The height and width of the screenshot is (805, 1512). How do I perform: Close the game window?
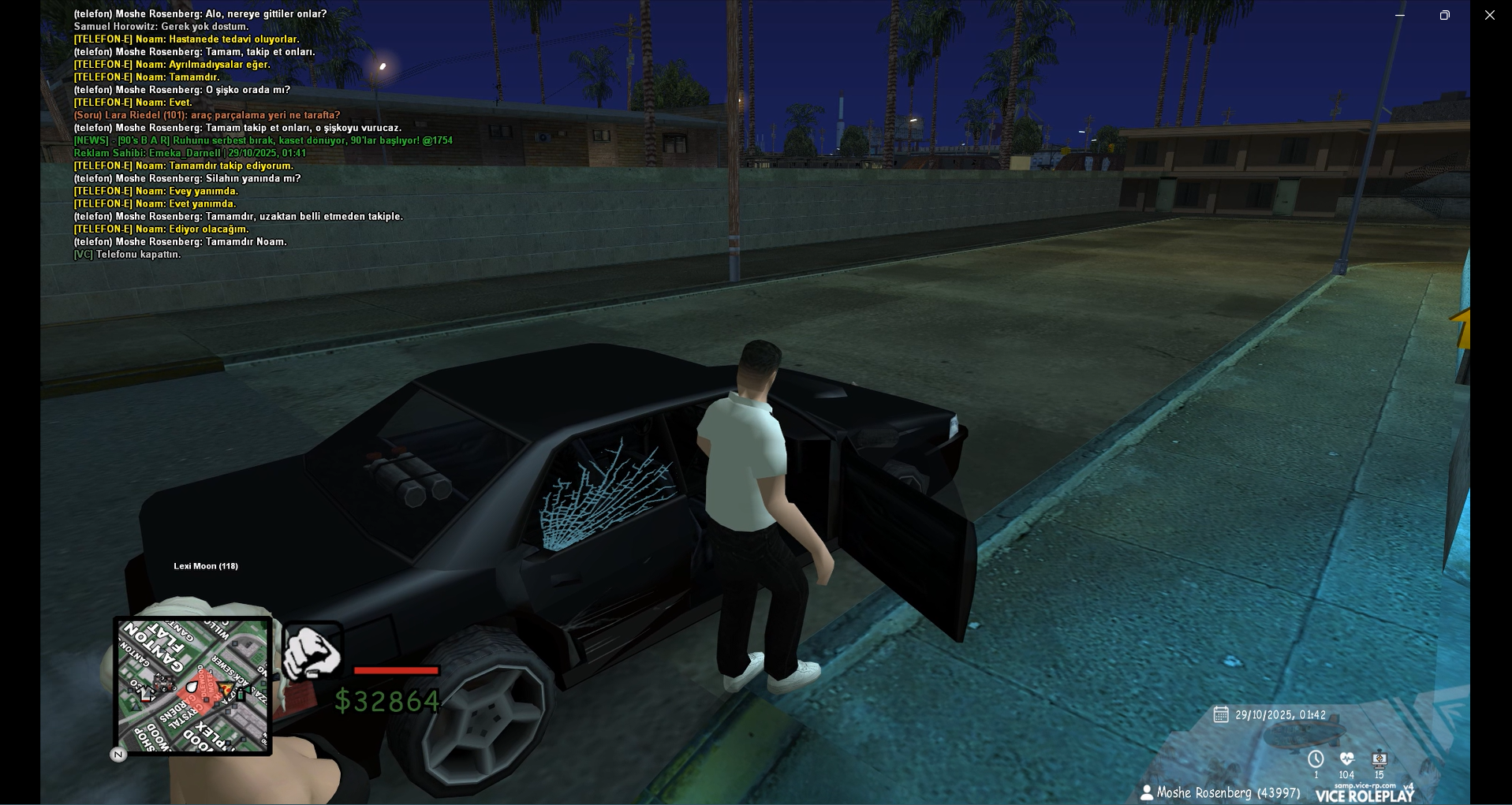1489,15
